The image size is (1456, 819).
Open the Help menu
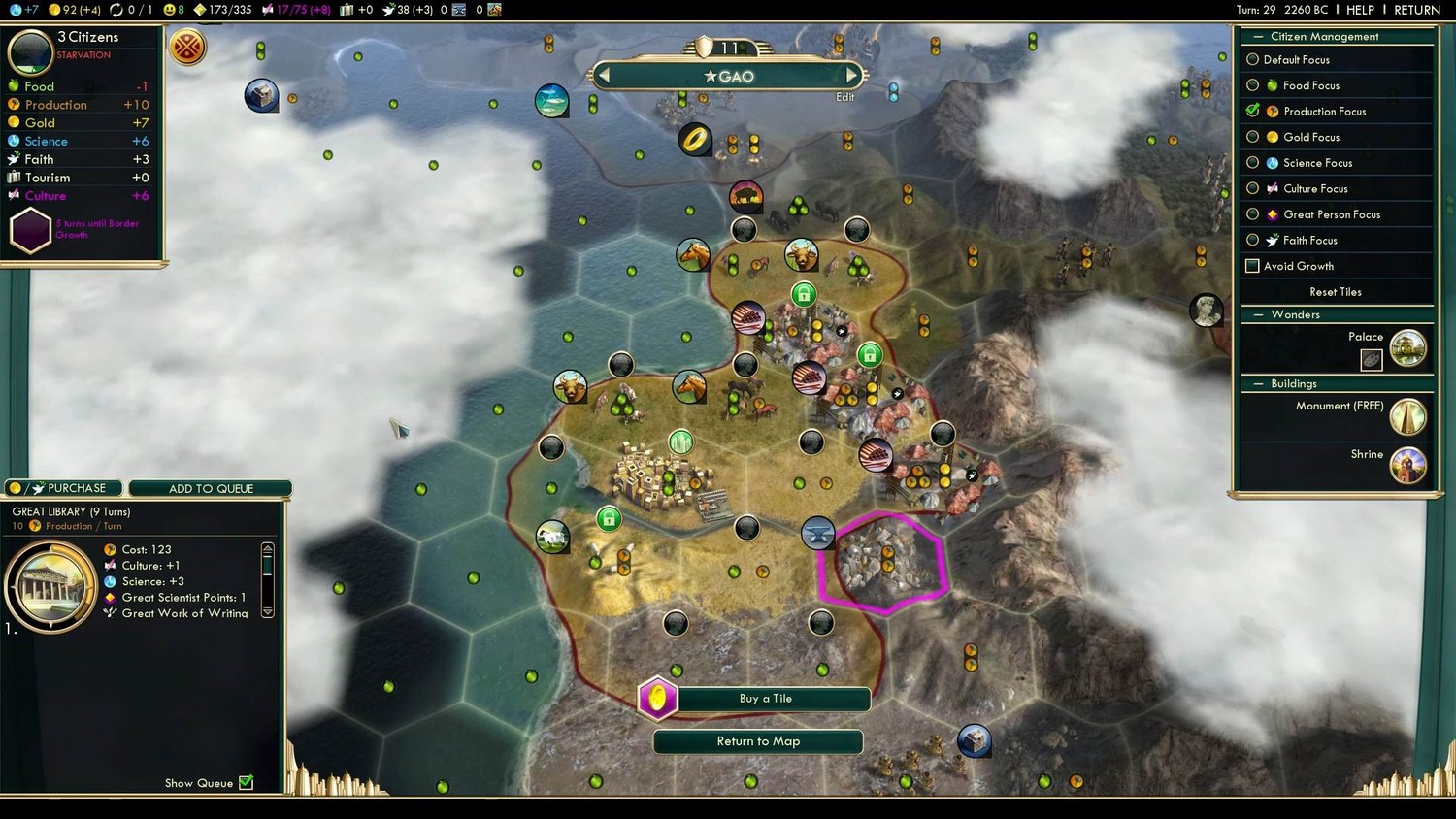(1360, 10)
